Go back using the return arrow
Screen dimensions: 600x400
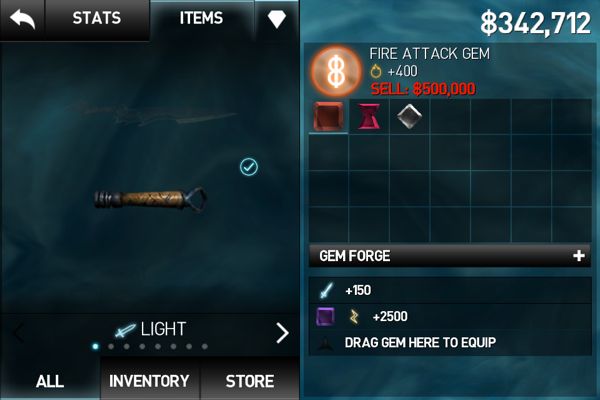point(22,19)
